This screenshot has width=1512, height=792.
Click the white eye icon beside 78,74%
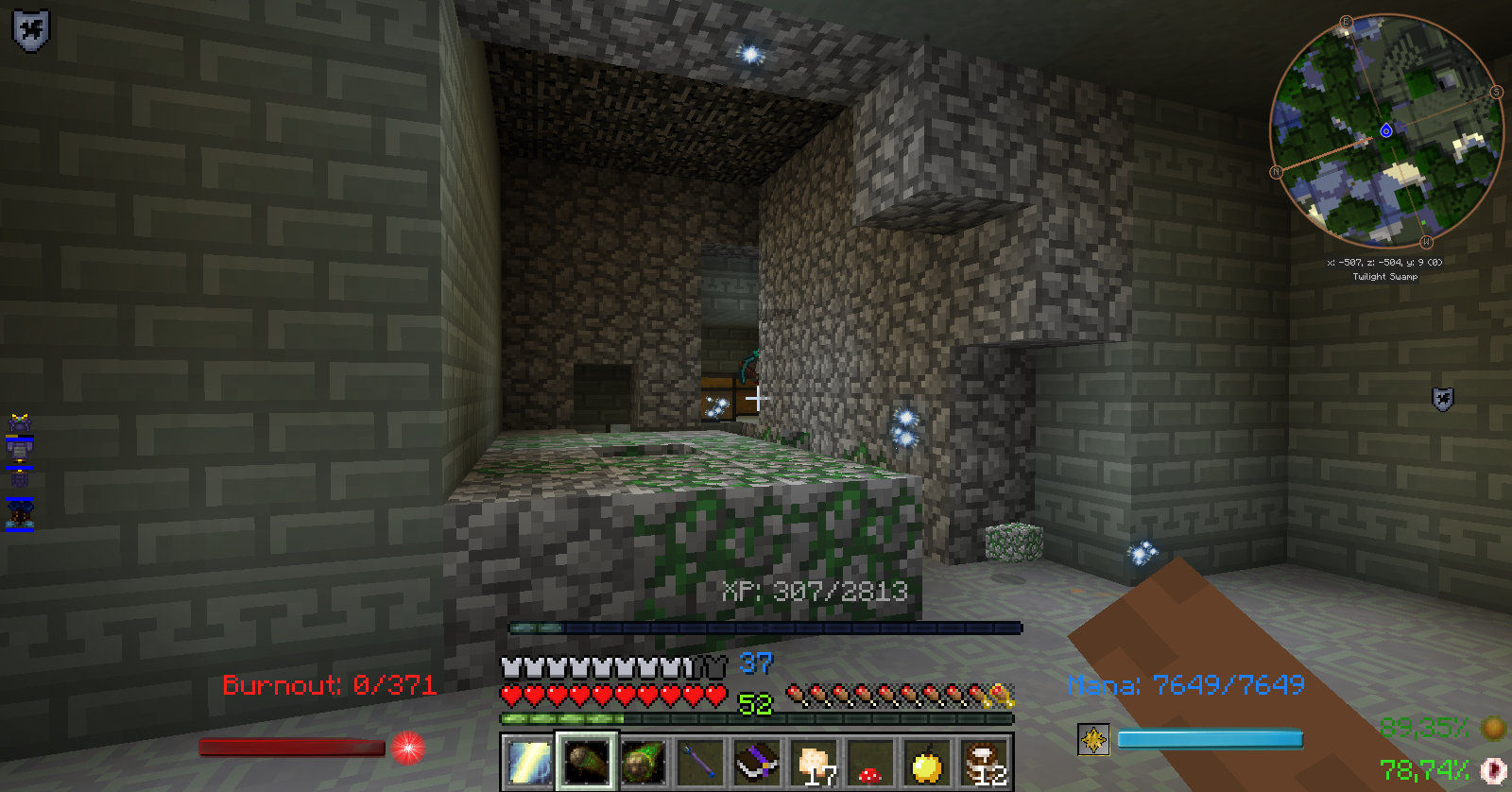(1493, 770)
